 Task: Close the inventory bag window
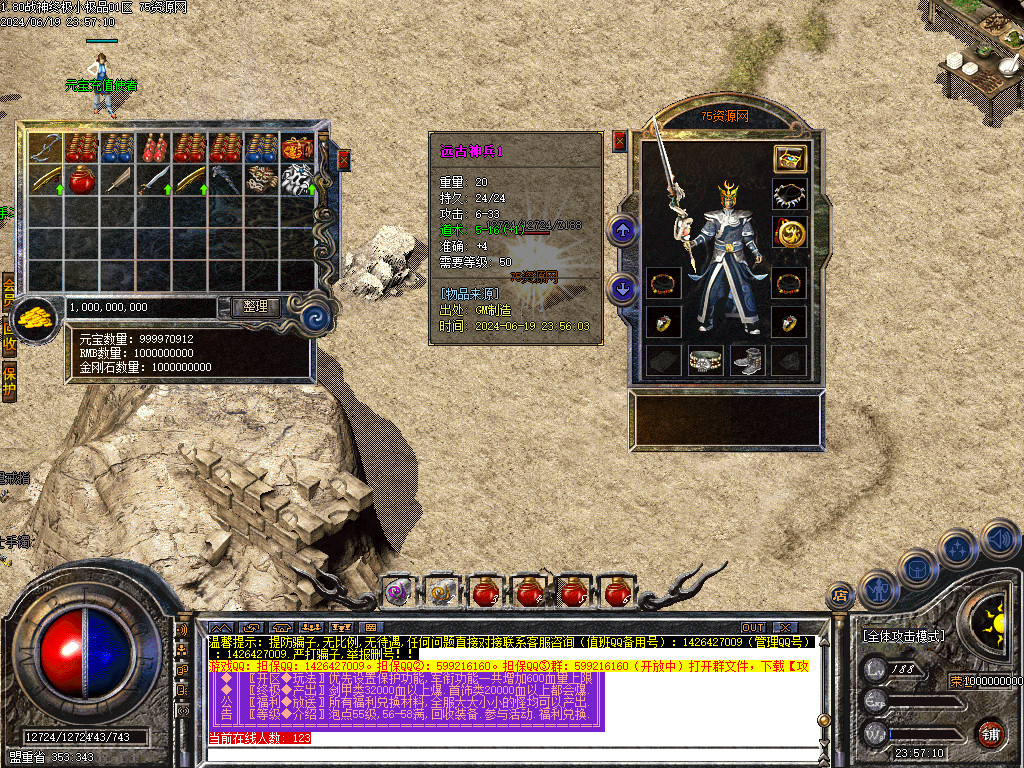tap(344, 159)
